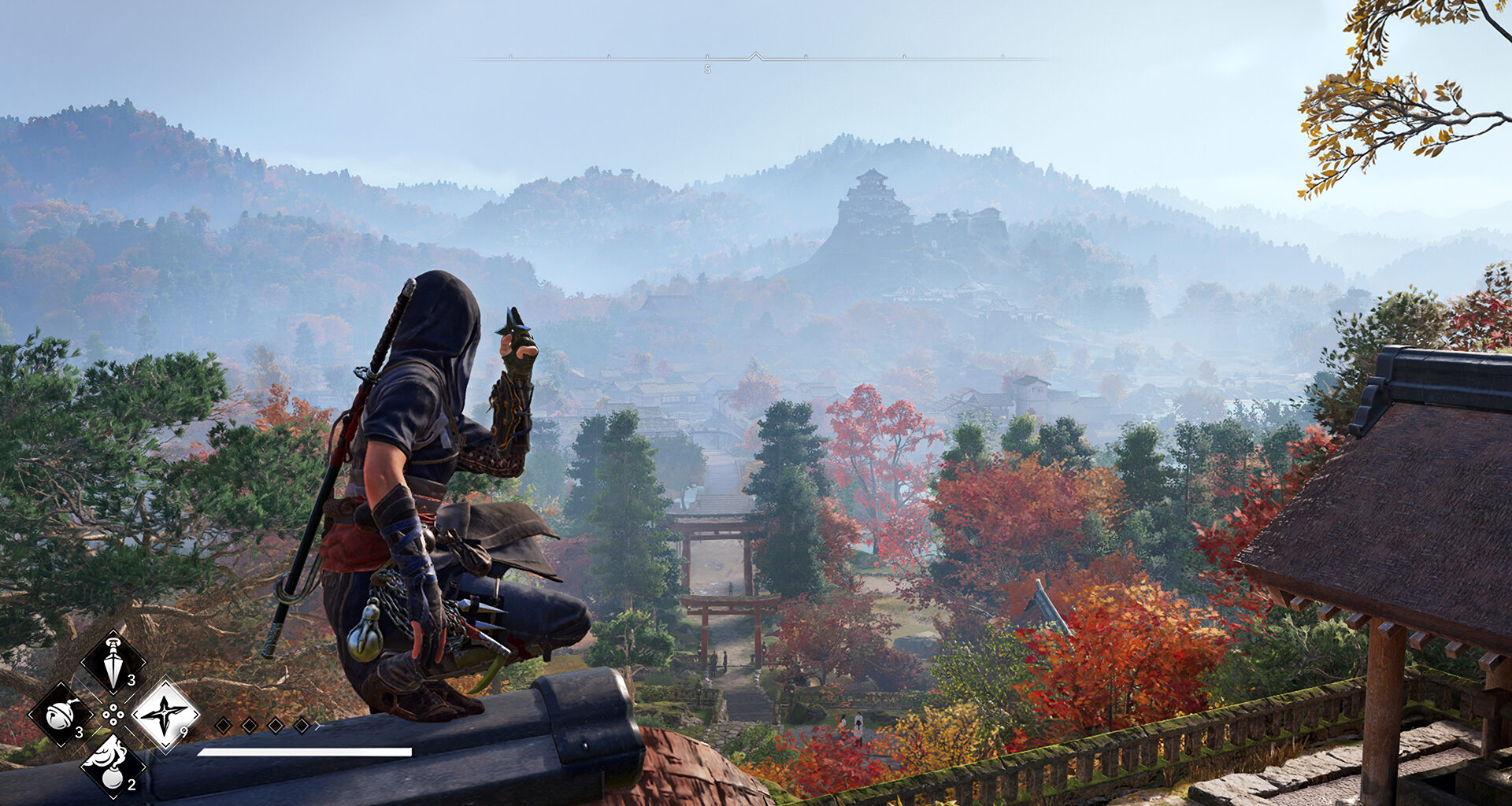This screenshot has height=806, width=1512.
Task: Click the d-pad dots at the quick wheel center
Action: point(113,714)
